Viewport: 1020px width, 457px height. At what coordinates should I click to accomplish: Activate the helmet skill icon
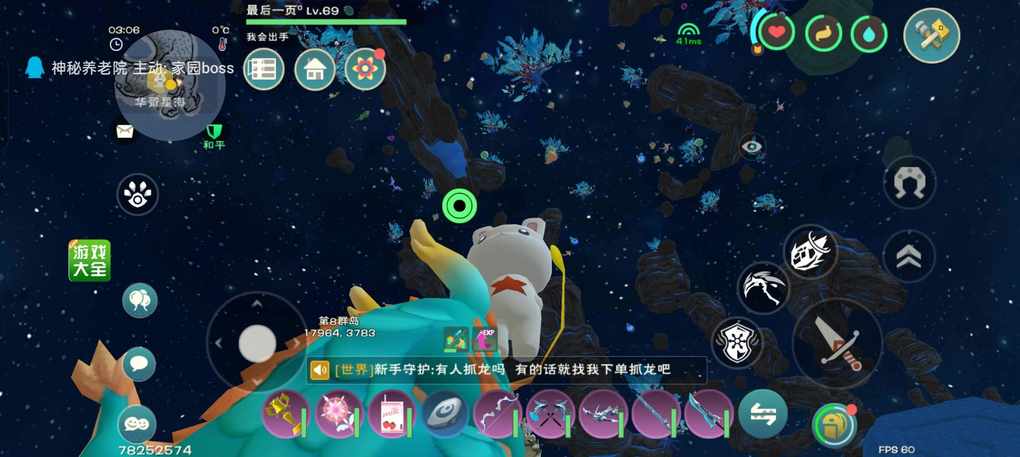(x=809, y=251)
